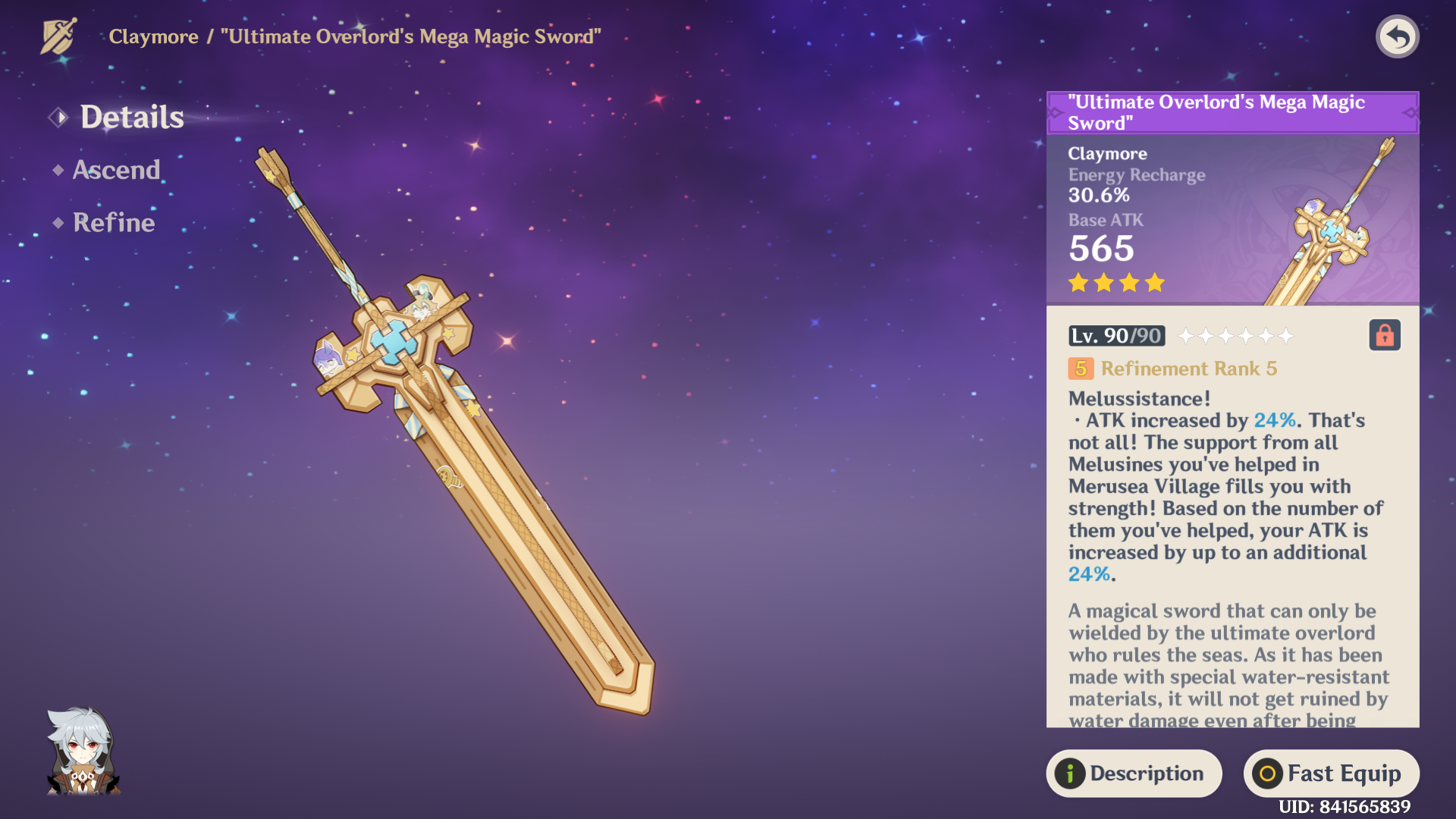Viewport: 1456px width, 819px height.
Task: Switch to the Details section
Action: point(133,115)
